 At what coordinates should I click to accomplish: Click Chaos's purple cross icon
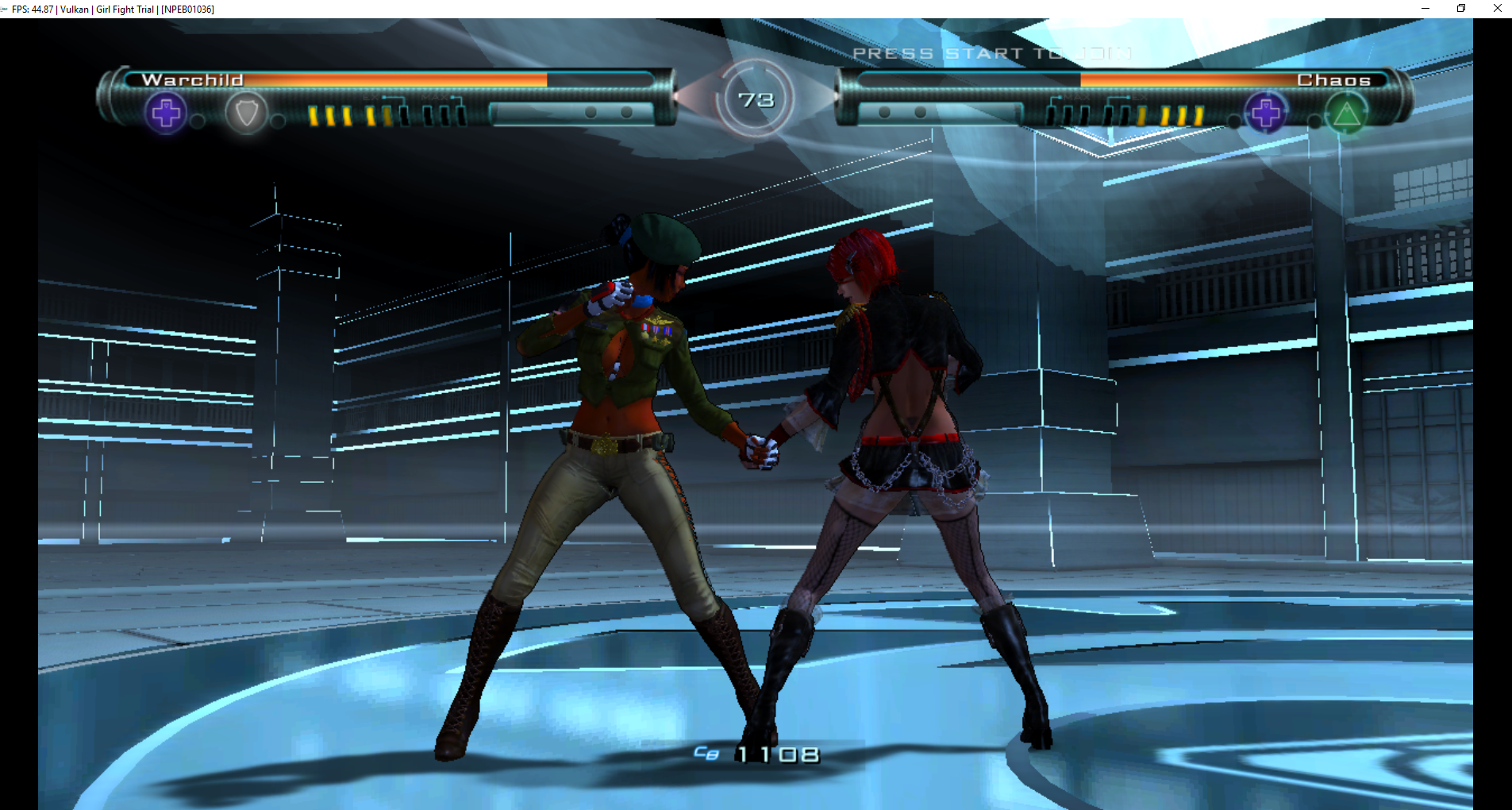(x=1265, y=113)
